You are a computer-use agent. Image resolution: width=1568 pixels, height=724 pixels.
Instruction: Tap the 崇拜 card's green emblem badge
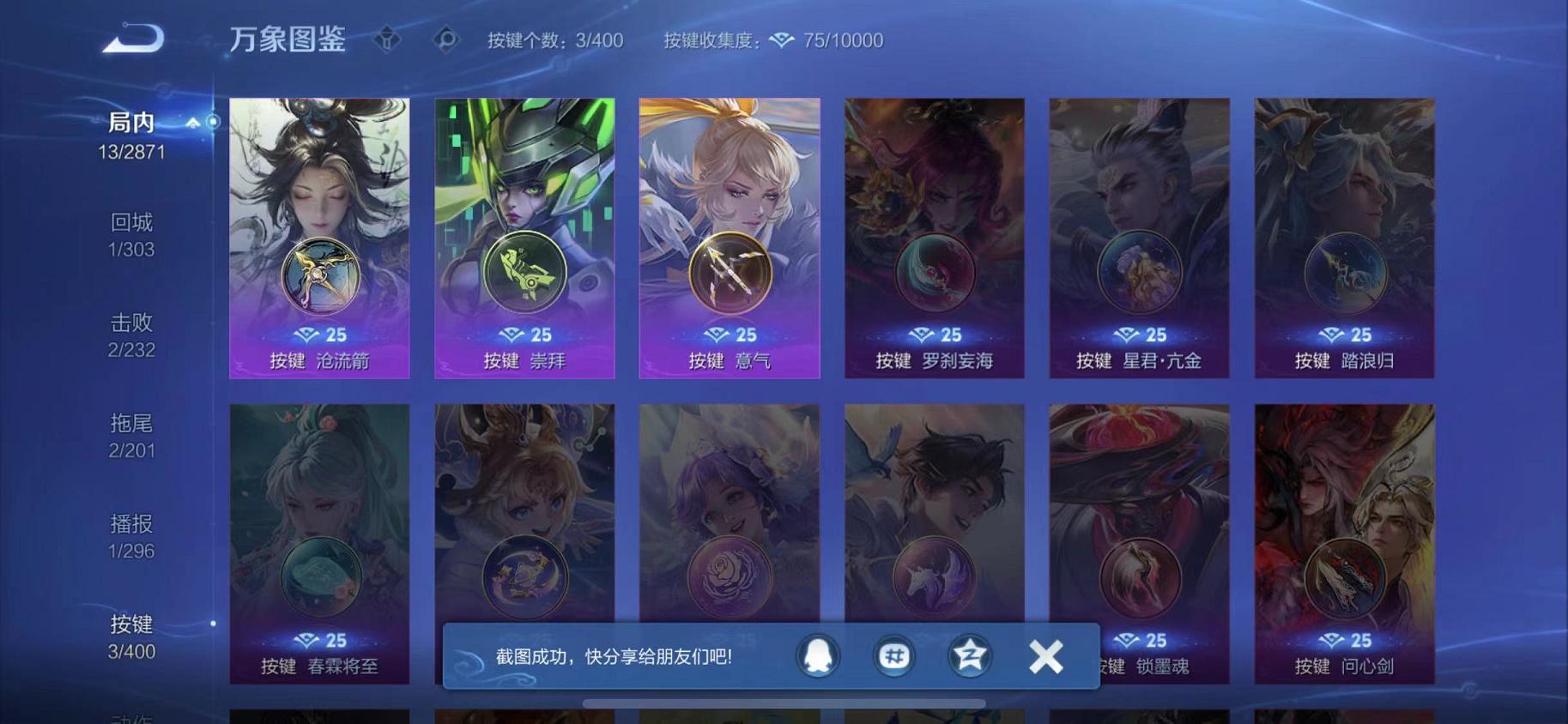pos(524,273)
